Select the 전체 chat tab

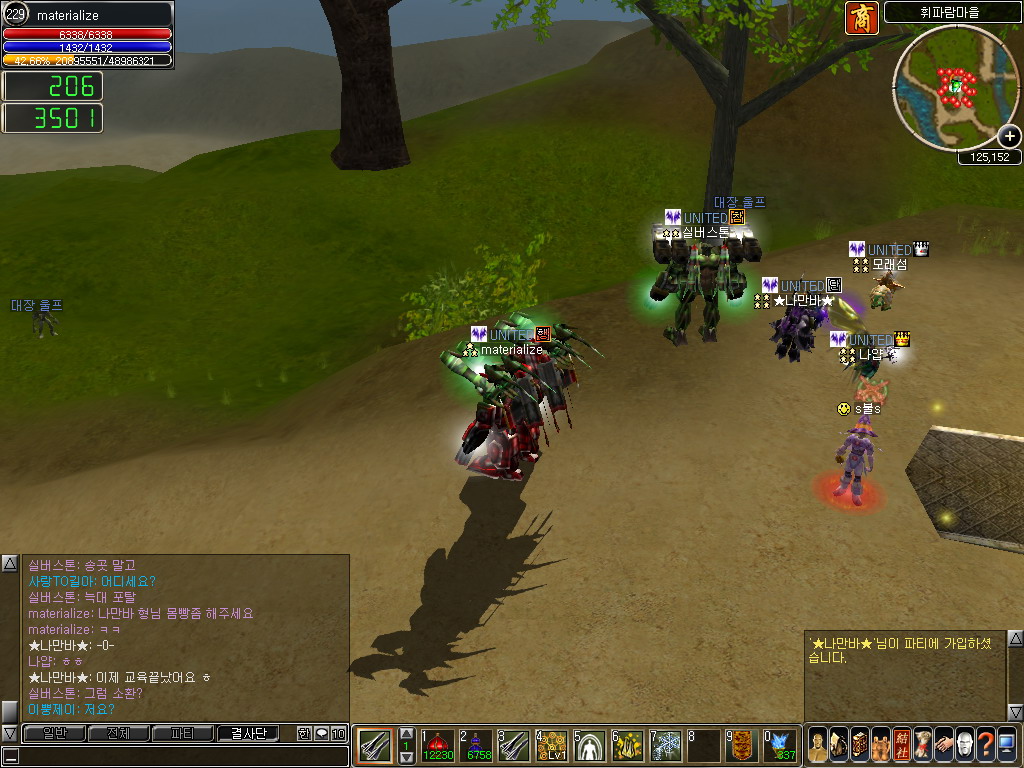[x=118, y=733]
